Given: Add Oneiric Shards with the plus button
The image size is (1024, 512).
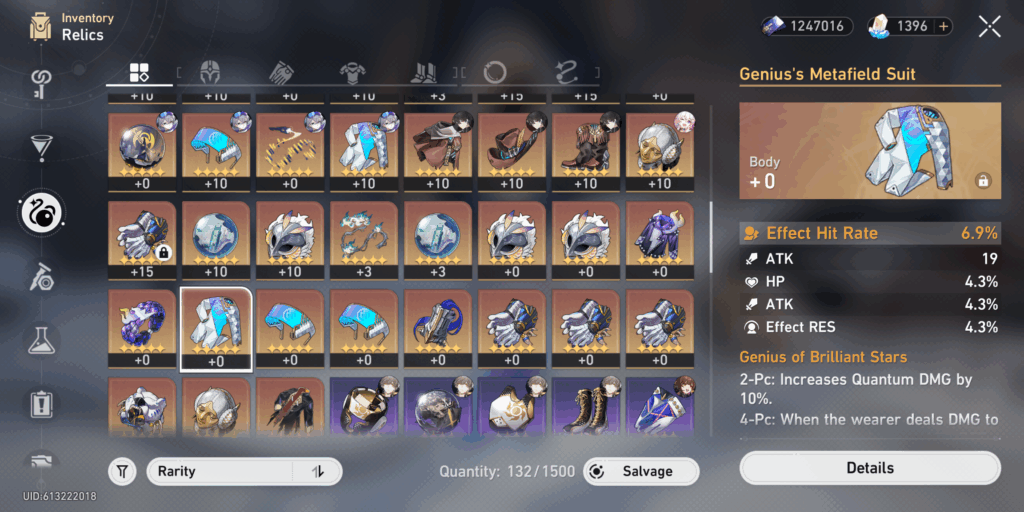Looking at the screenshot, I should tap(944, 26).
